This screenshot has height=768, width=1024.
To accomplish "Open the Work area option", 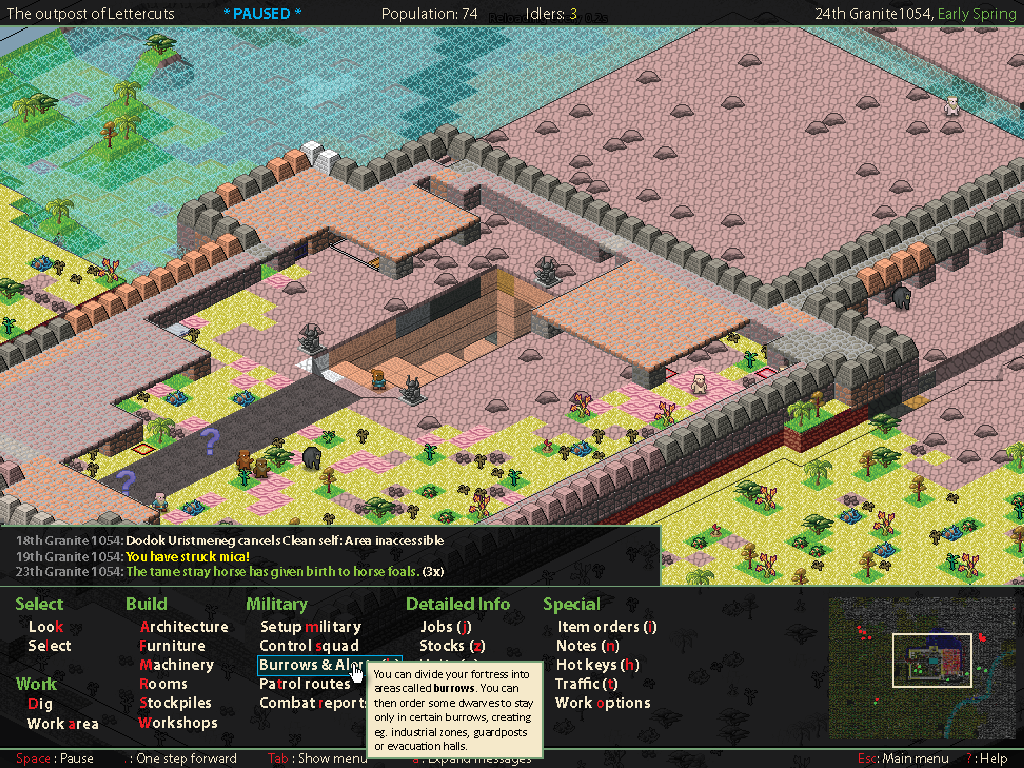I will (x=62, y=723).
